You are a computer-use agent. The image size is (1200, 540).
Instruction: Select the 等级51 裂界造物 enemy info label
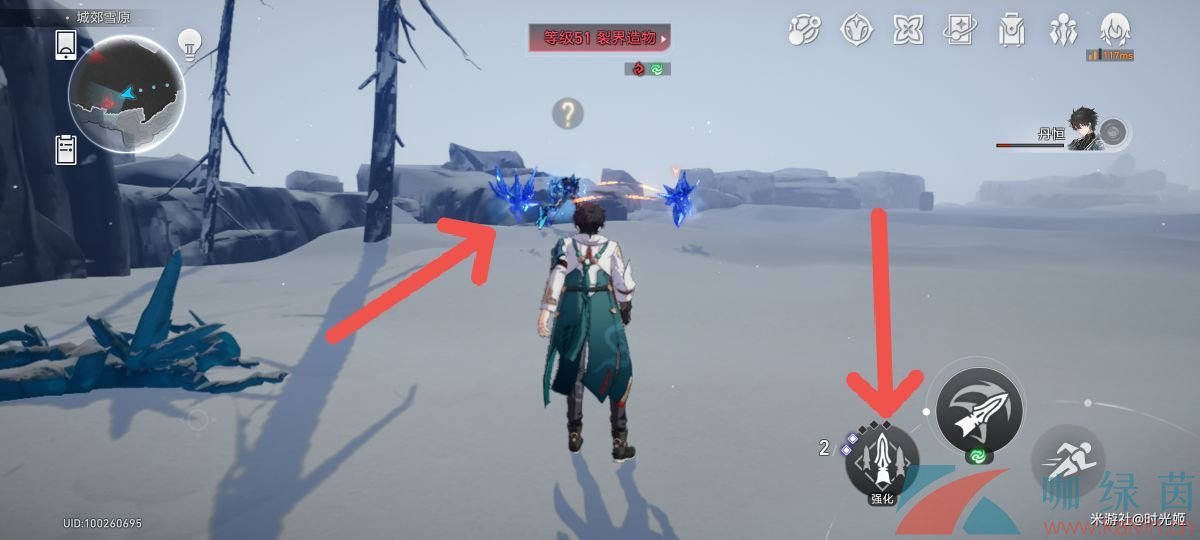pyautogui.click(x=599, y=39)
